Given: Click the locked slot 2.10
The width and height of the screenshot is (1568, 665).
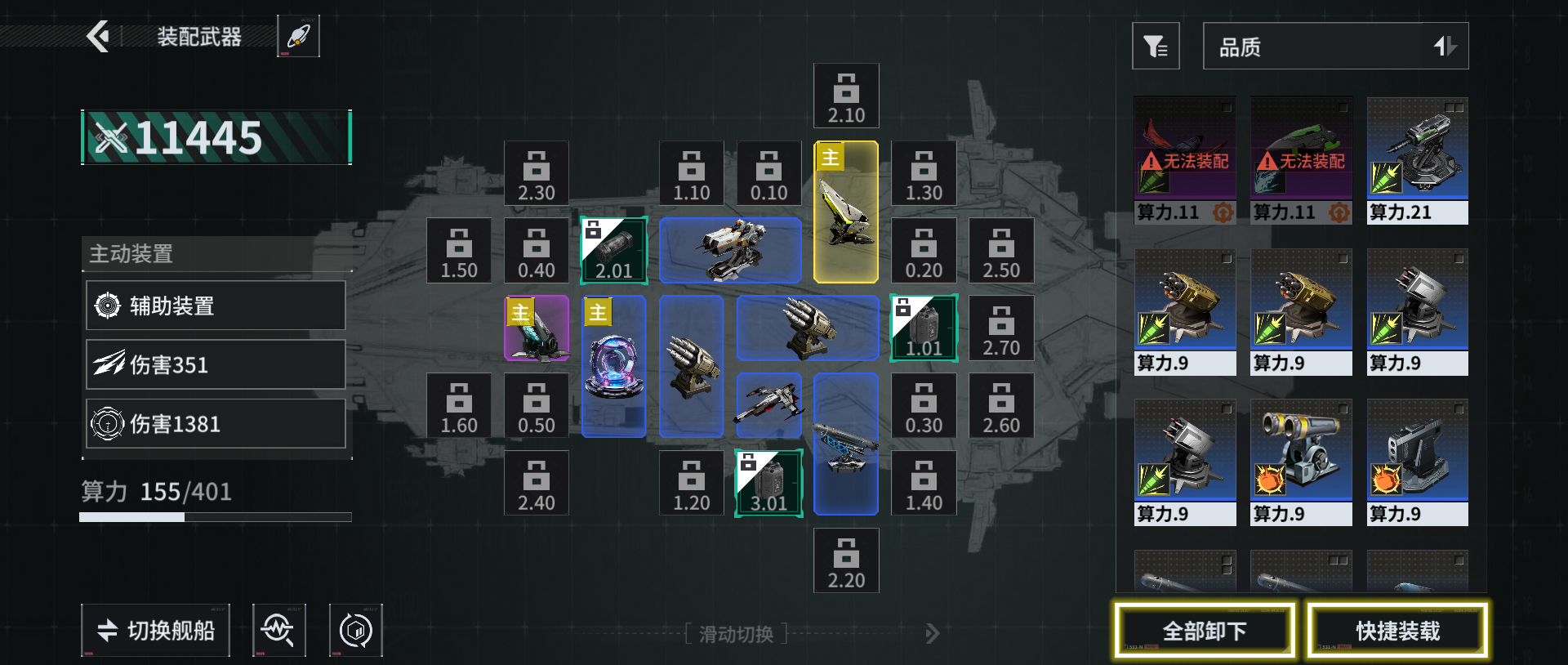Looking at the screenshot, I should tap(846, 96).
